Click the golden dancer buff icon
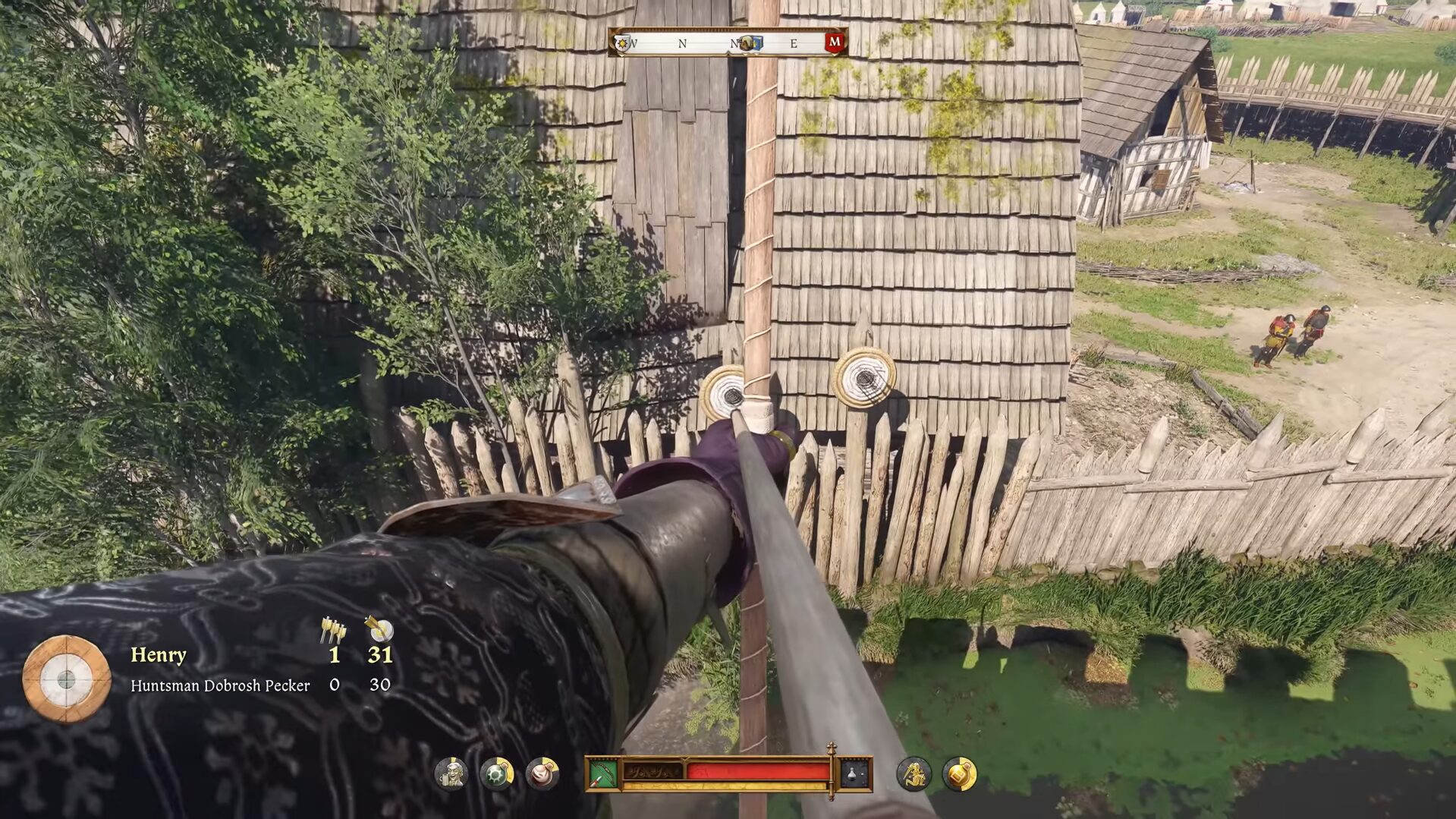This screenshot has width=1456, height=819. (914, 776)
